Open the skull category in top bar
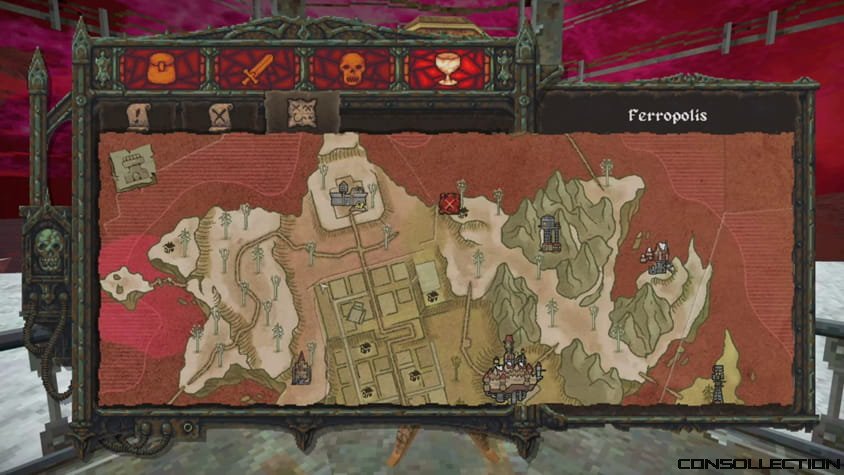The height and width of the screenshot is (475, 844). pos(351,69)
